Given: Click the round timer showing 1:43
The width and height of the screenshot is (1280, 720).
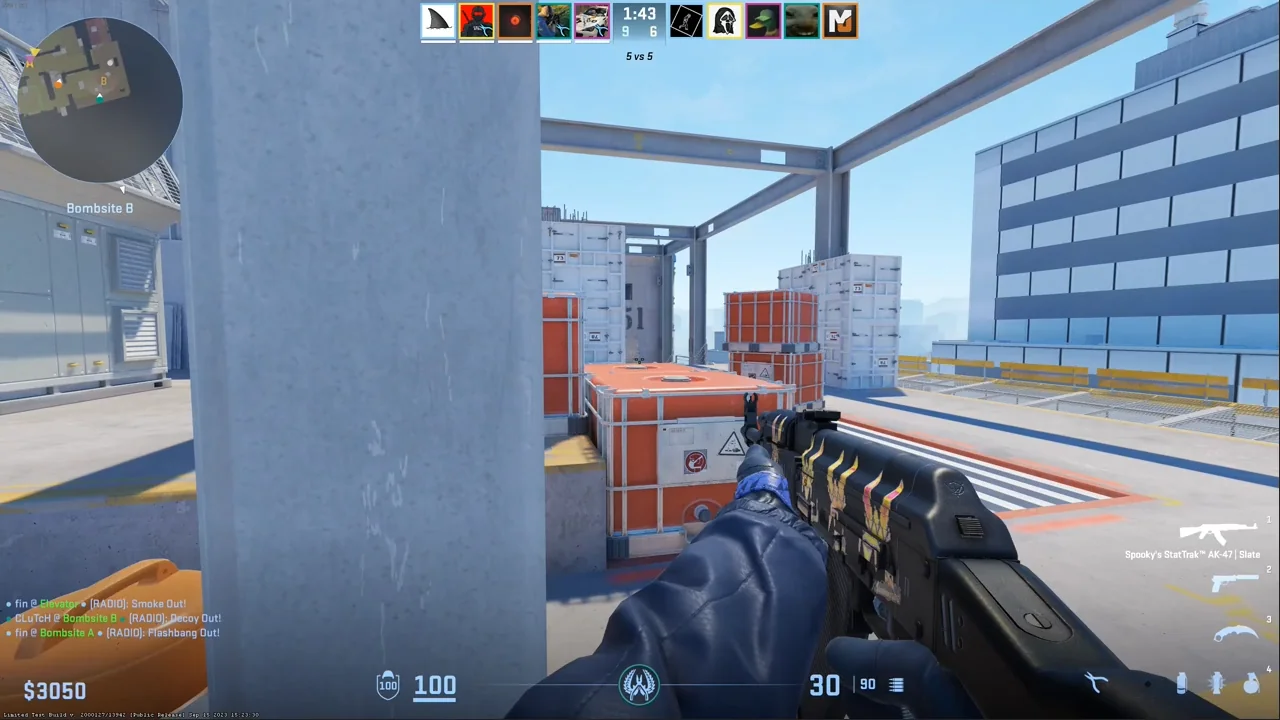Looking at the screenshot, I should (x=639, y=15).
